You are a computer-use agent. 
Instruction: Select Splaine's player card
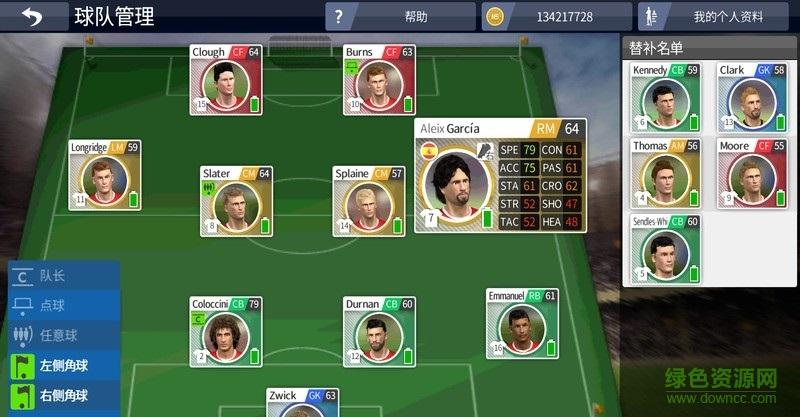coord(368,200)
